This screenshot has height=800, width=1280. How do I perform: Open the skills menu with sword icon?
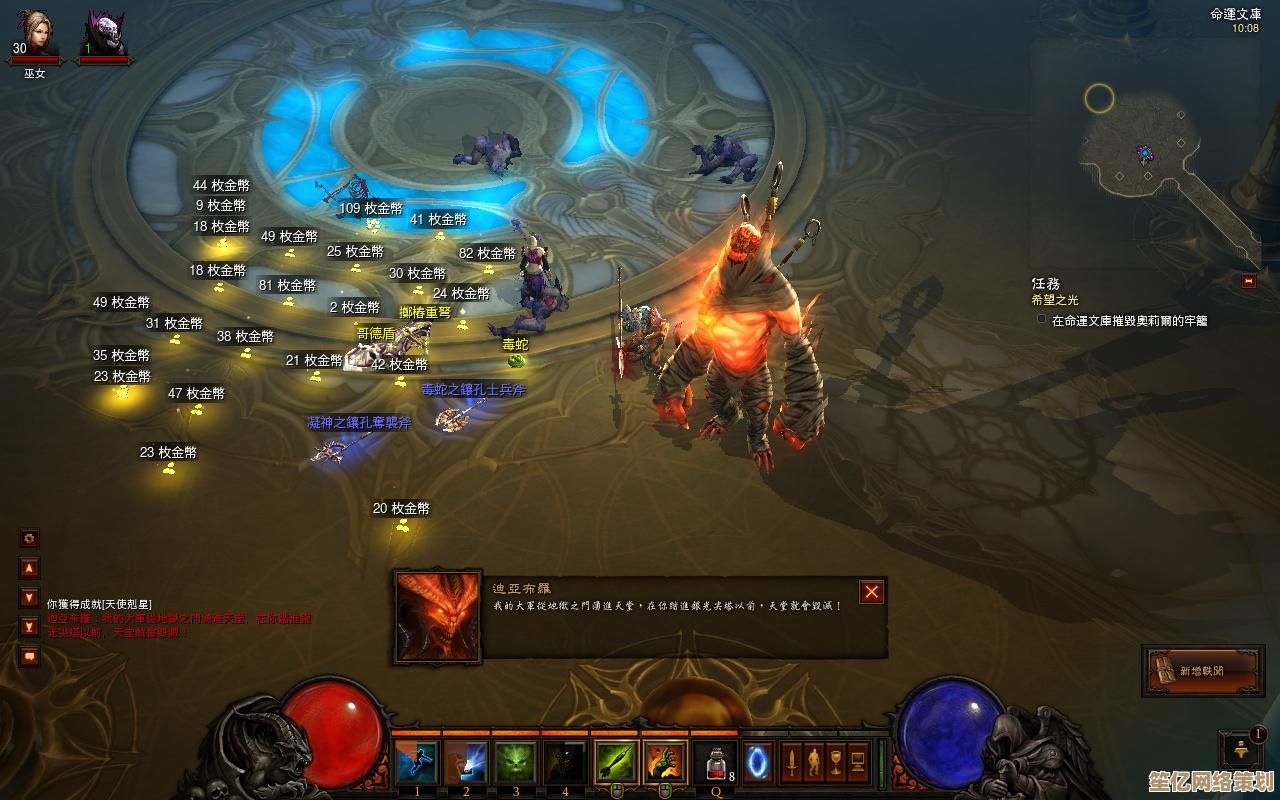pyautogui.click(x=792, y=763)
